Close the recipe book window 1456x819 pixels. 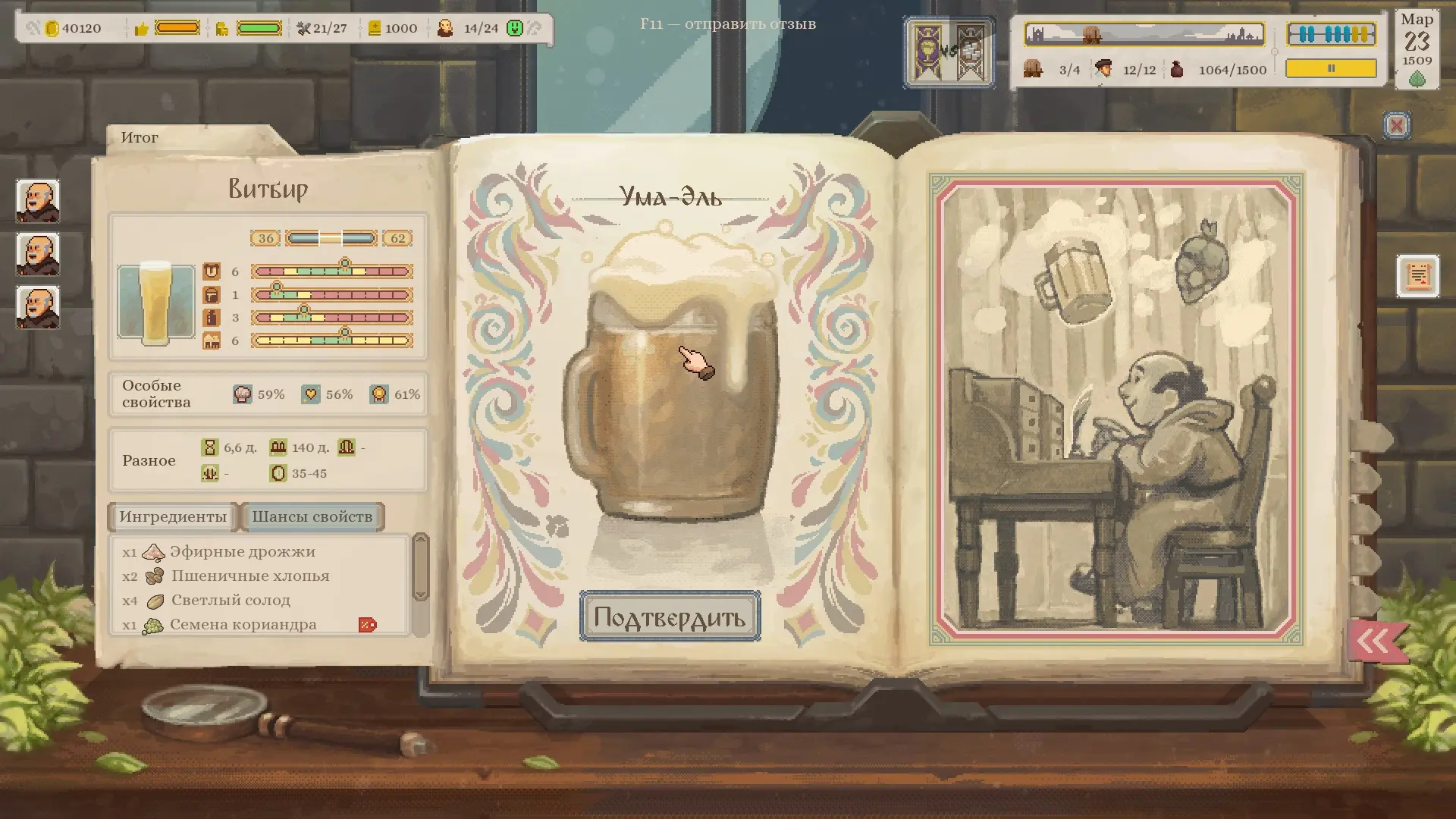[1397, 125]
